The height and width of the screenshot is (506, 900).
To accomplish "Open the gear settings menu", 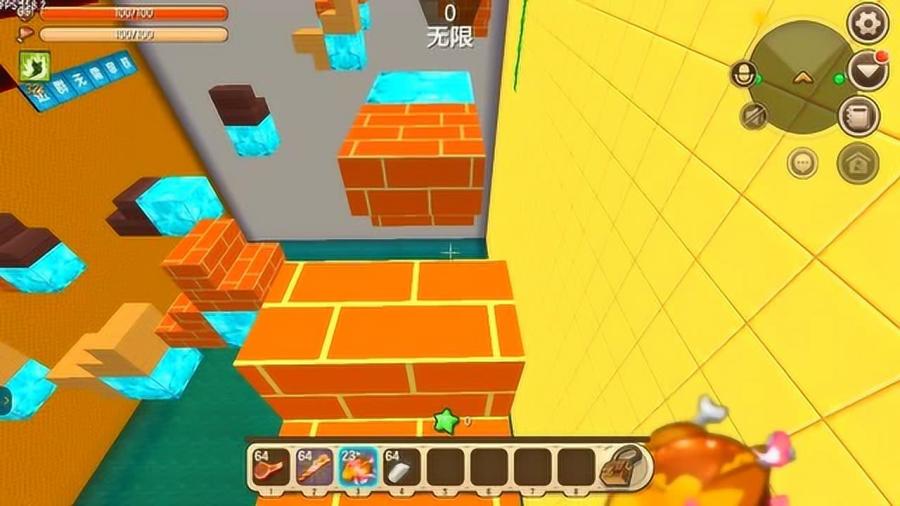I will pos(867,21).
